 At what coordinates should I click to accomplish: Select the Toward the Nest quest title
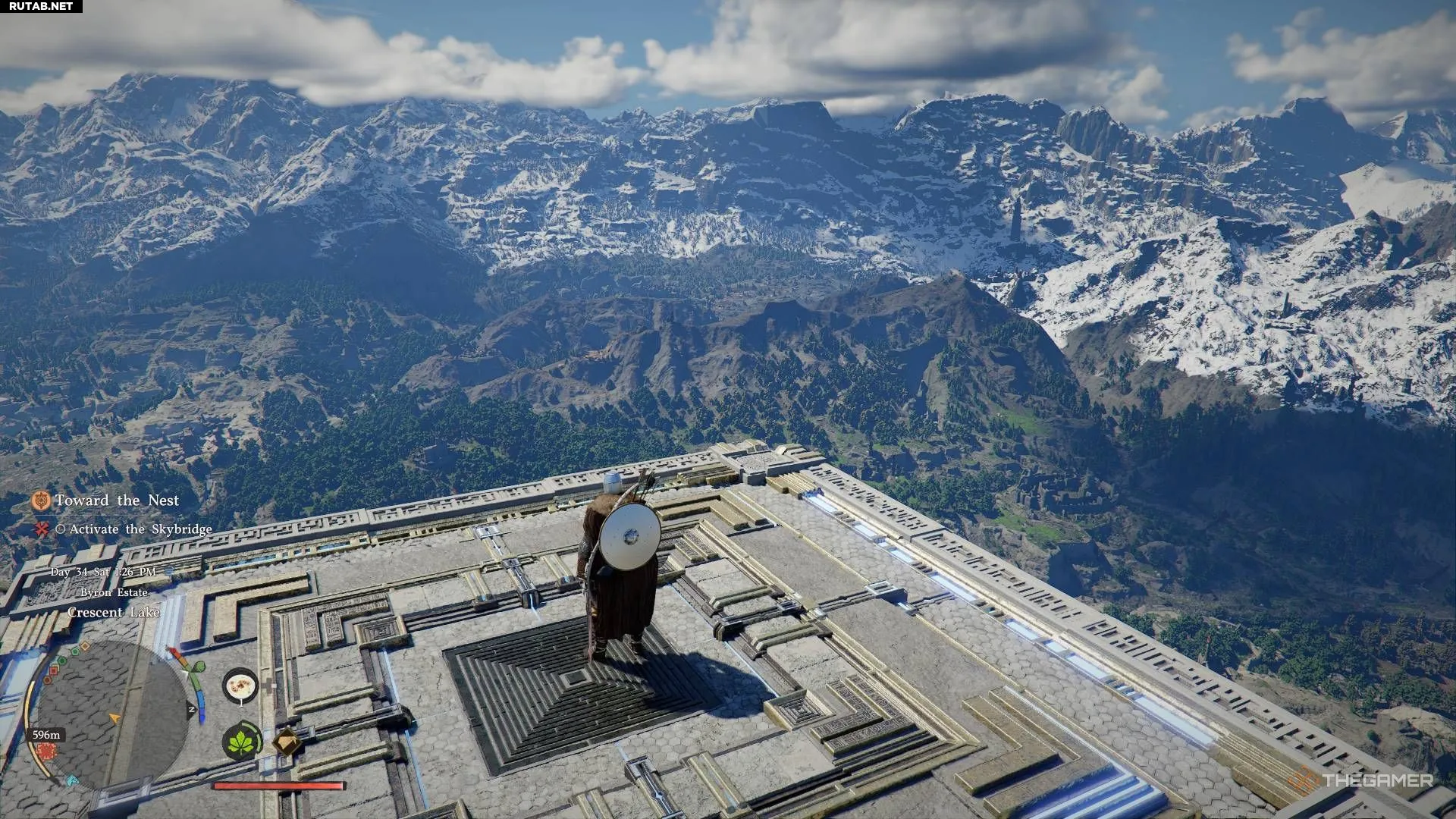(x=117, y=500)
